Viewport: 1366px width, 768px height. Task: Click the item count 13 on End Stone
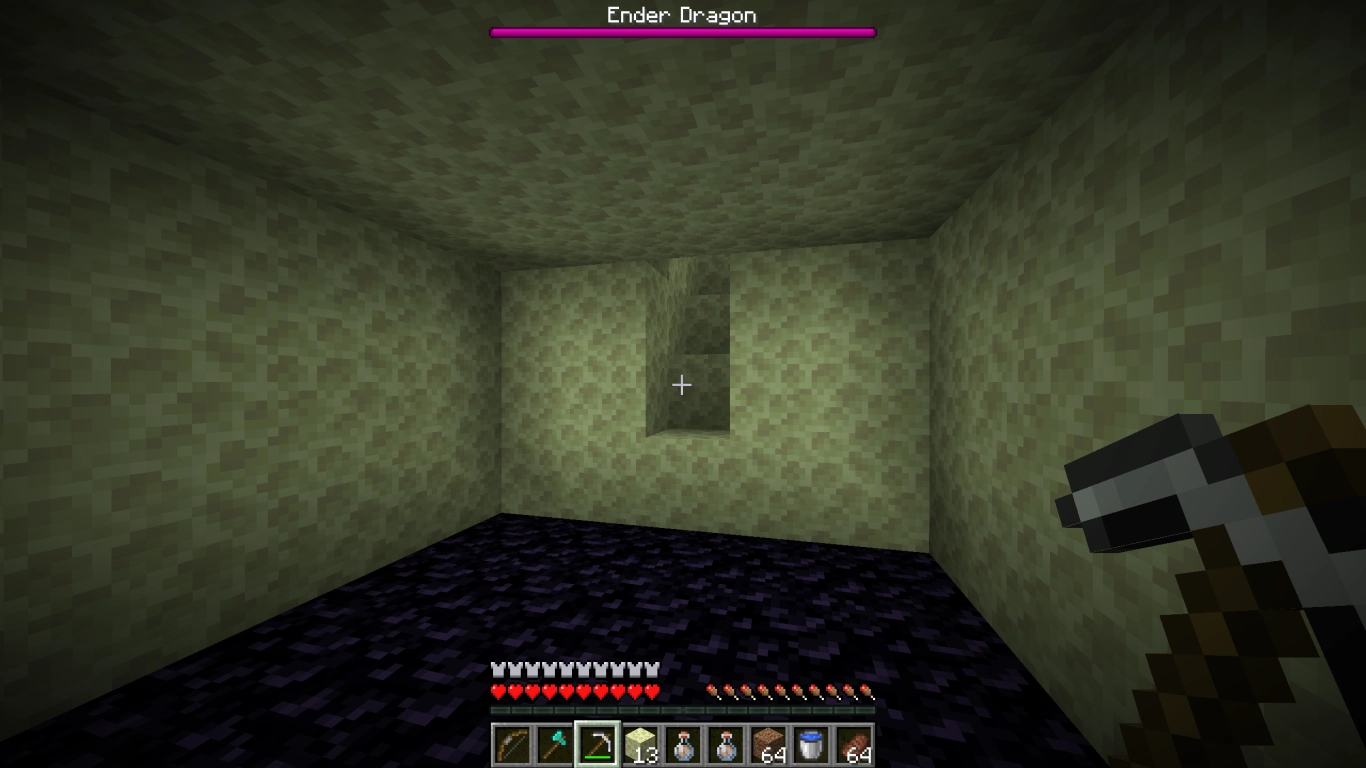point(648,755)
